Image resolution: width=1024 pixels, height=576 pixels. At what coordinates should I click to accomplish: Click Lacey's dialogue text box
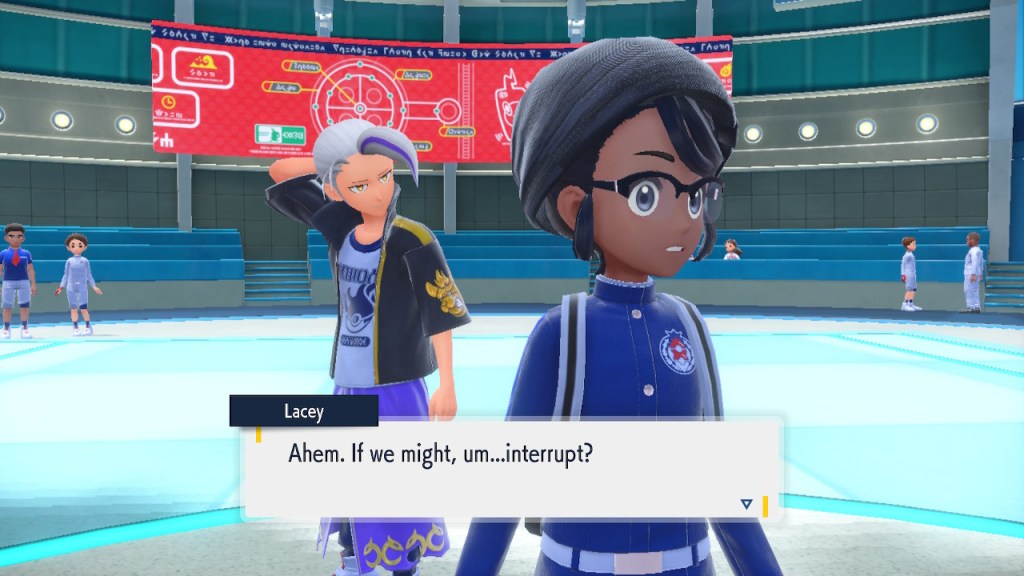[510, 468]
